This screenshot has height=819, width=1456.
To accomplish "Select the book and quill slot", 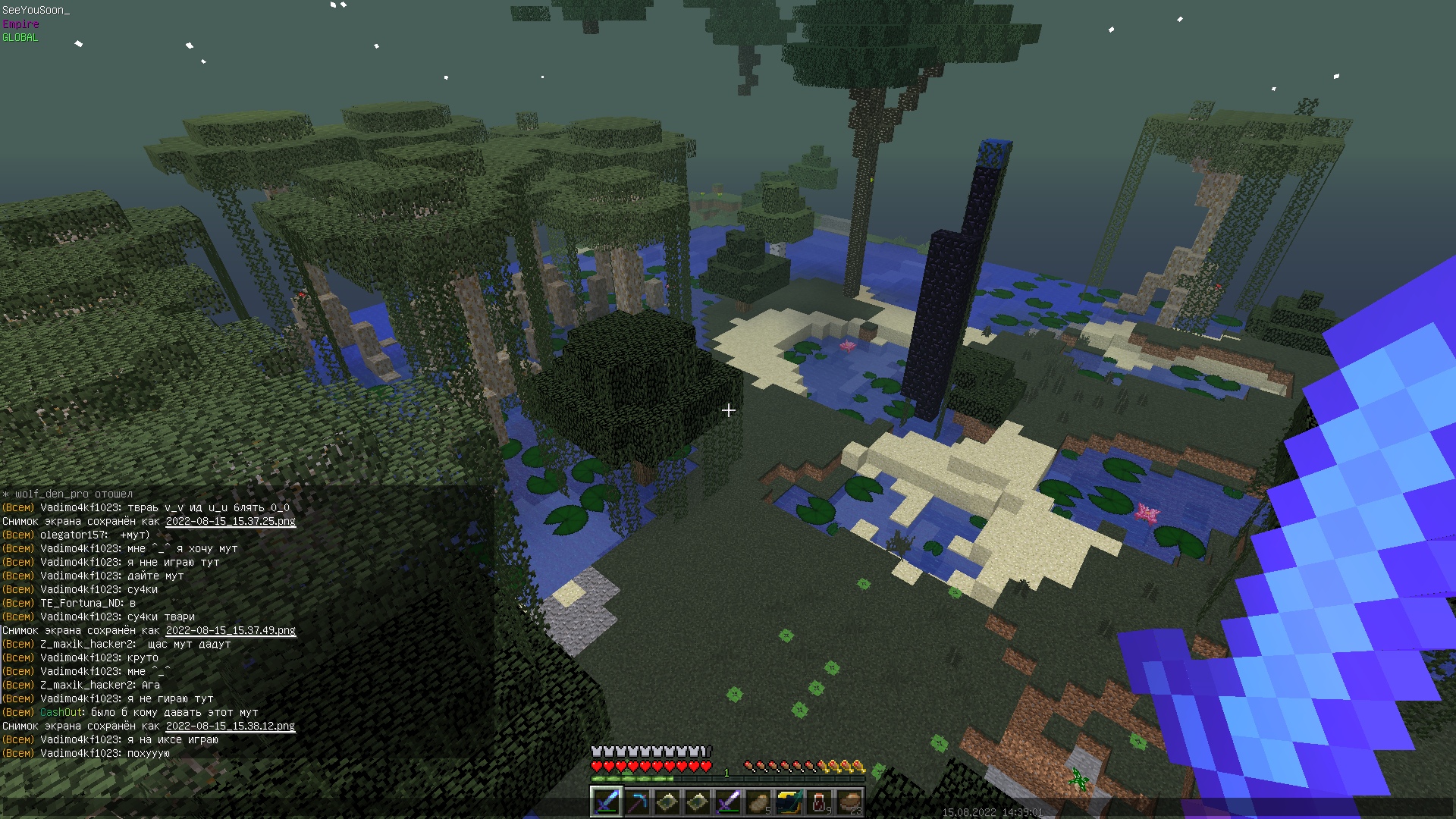I will (x=788, y=802).
